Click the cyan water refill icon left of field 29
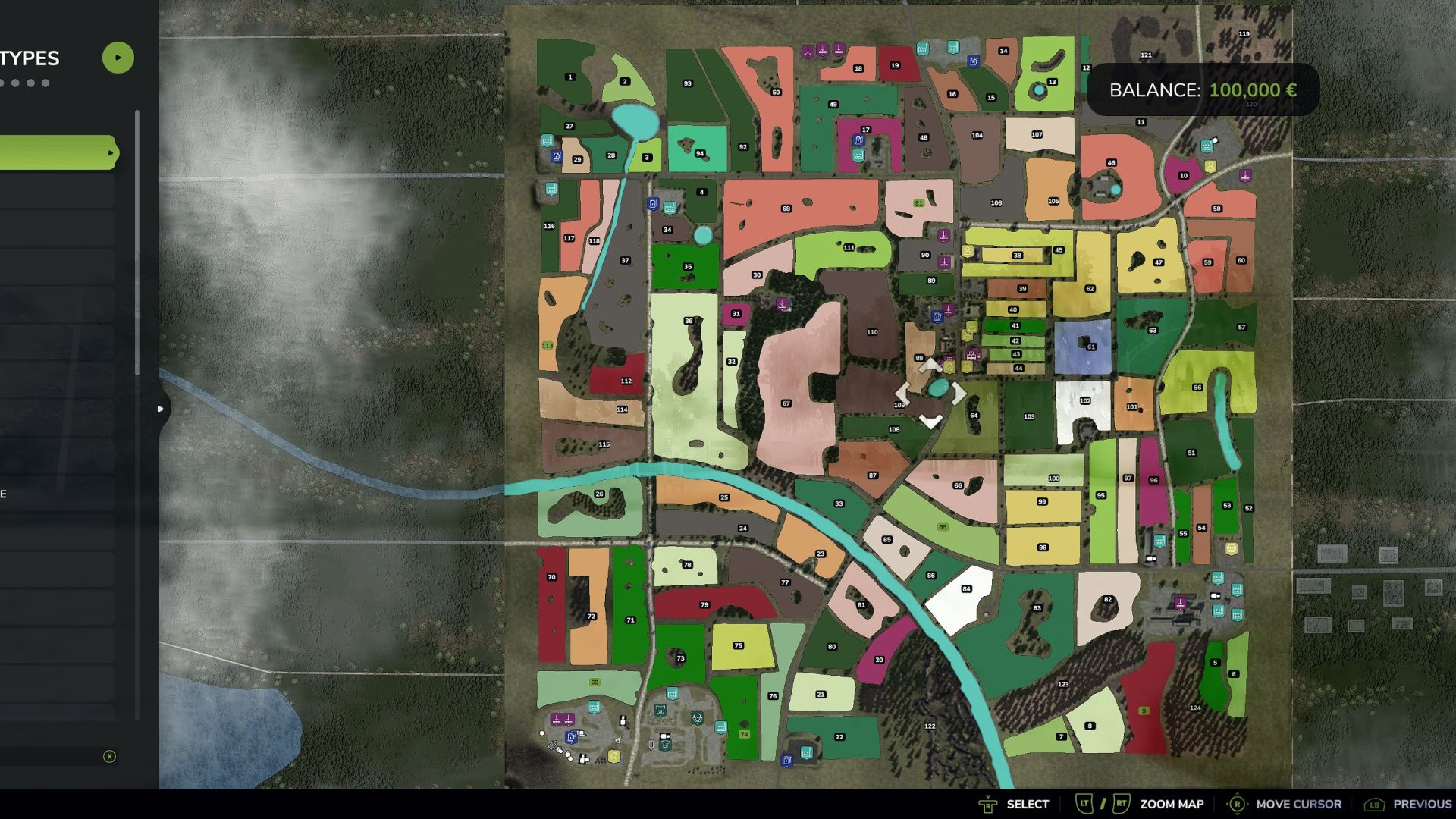 point(548,140)
